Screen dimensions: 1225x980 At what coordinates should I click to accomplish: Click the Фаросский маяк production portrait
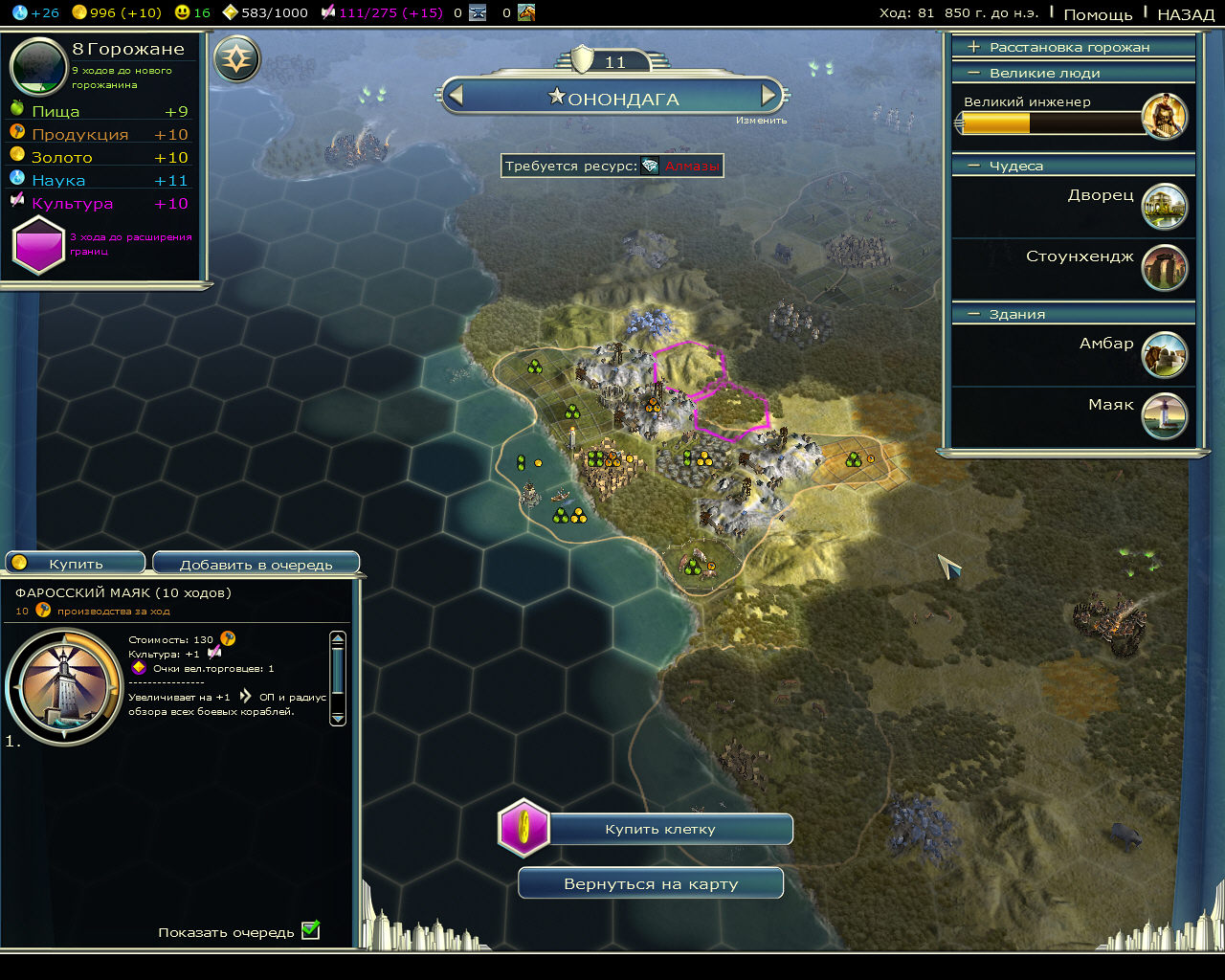tap(63, 686)
